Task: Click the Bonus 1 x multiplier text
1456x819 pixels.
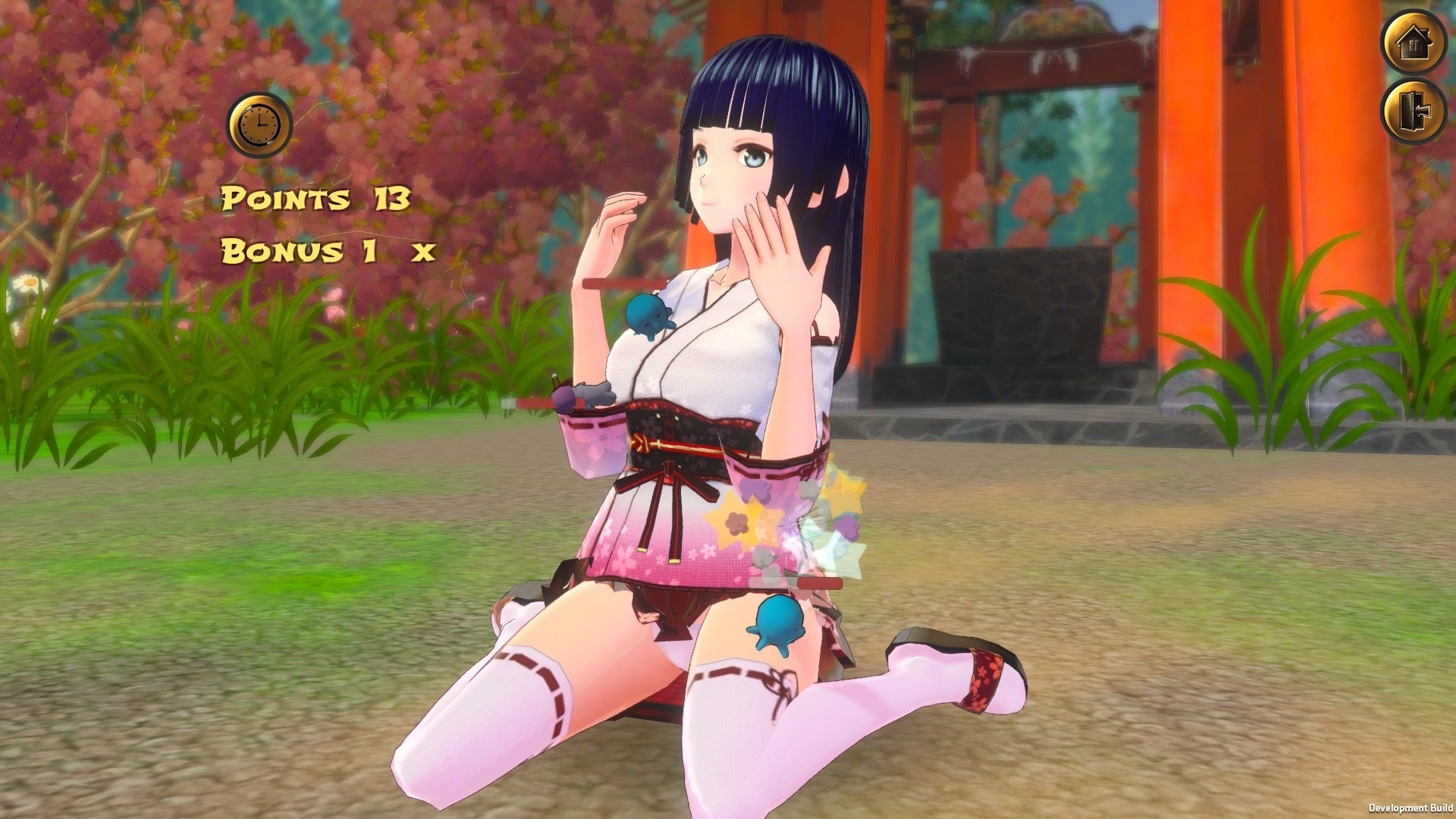Action: [326, 250]
